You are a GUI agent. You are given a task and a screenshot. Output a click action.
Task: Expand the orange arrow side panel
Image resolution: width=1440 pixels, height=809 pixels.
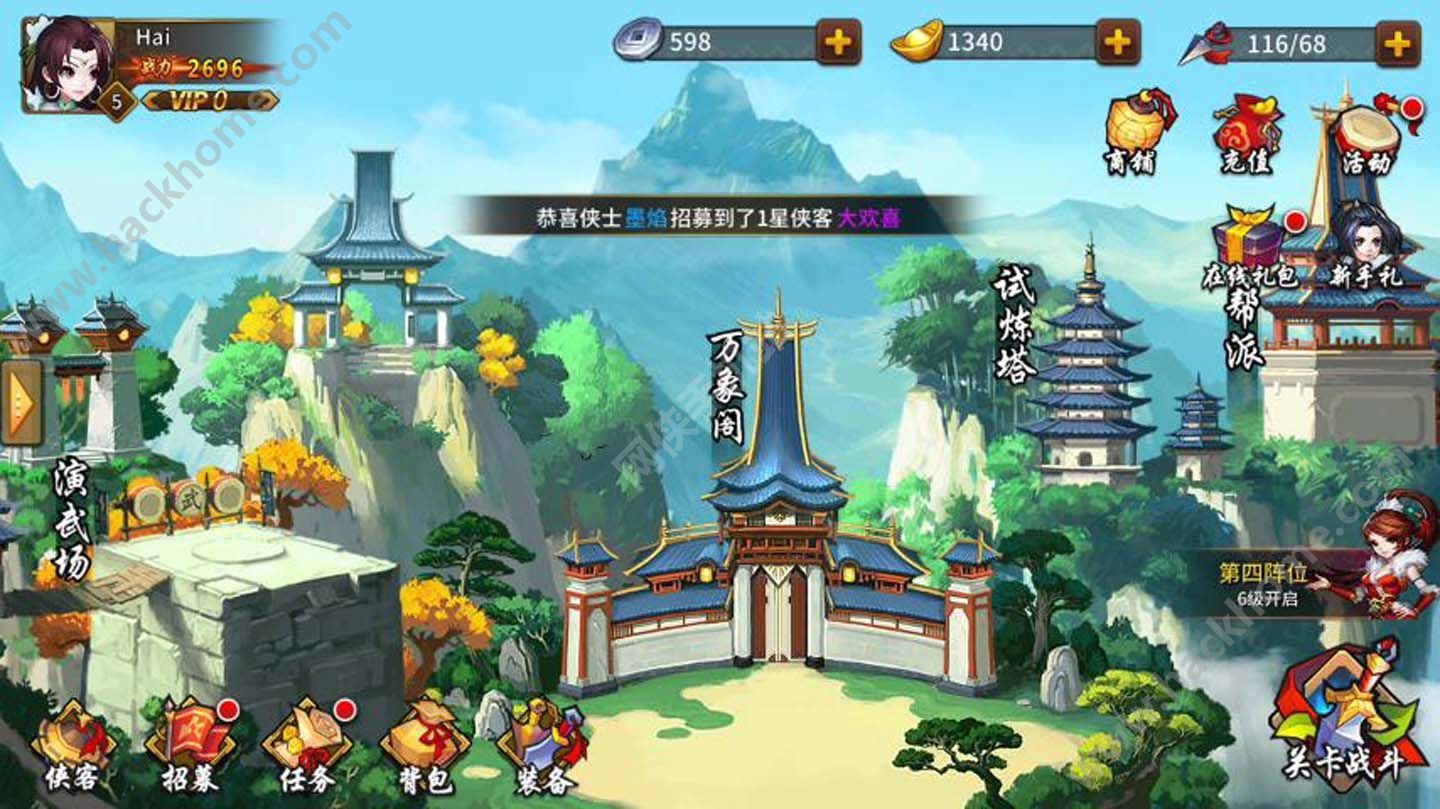click(20, 402)
